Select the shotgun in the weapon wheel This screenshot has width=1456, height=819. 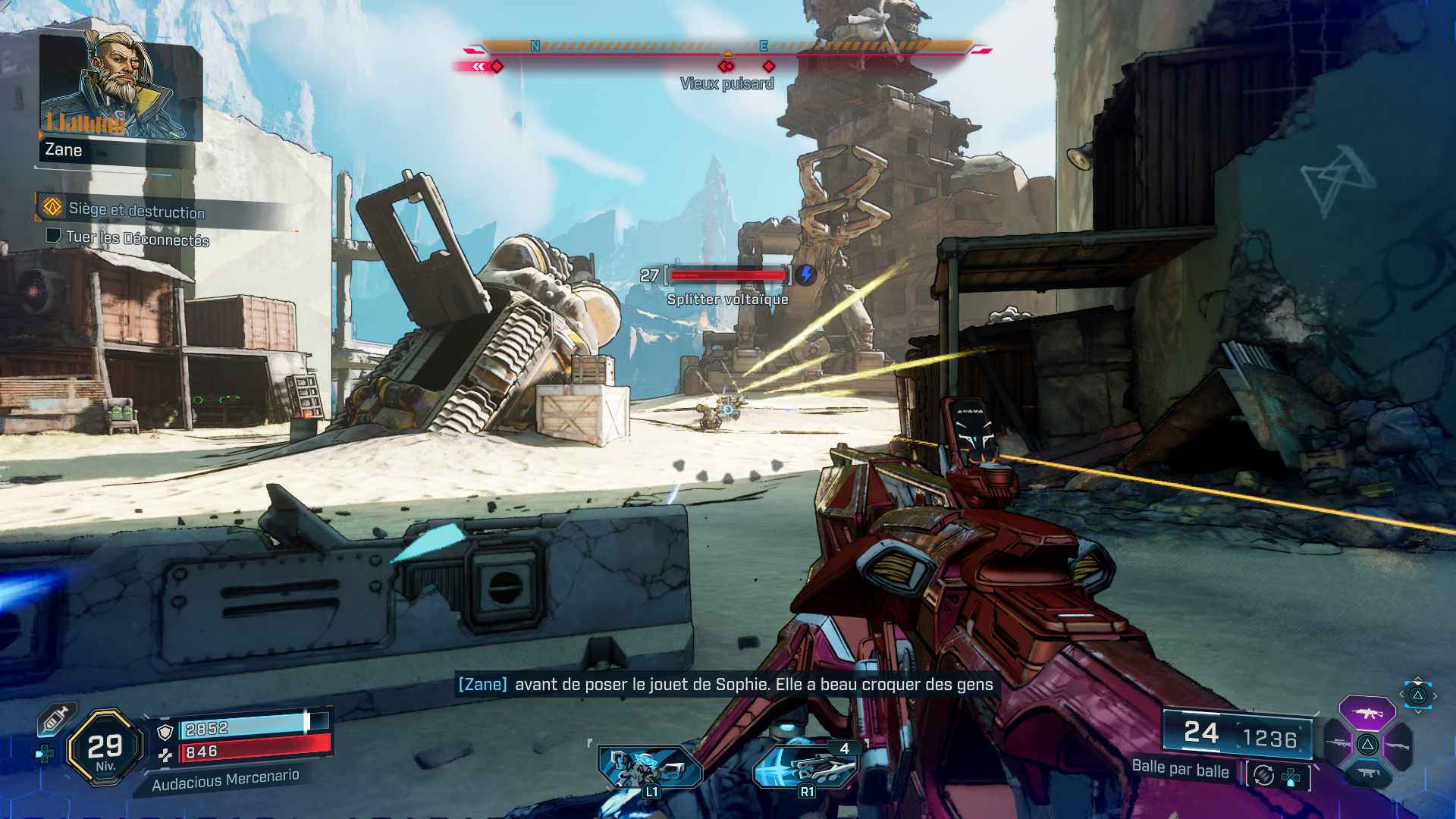1398,745
